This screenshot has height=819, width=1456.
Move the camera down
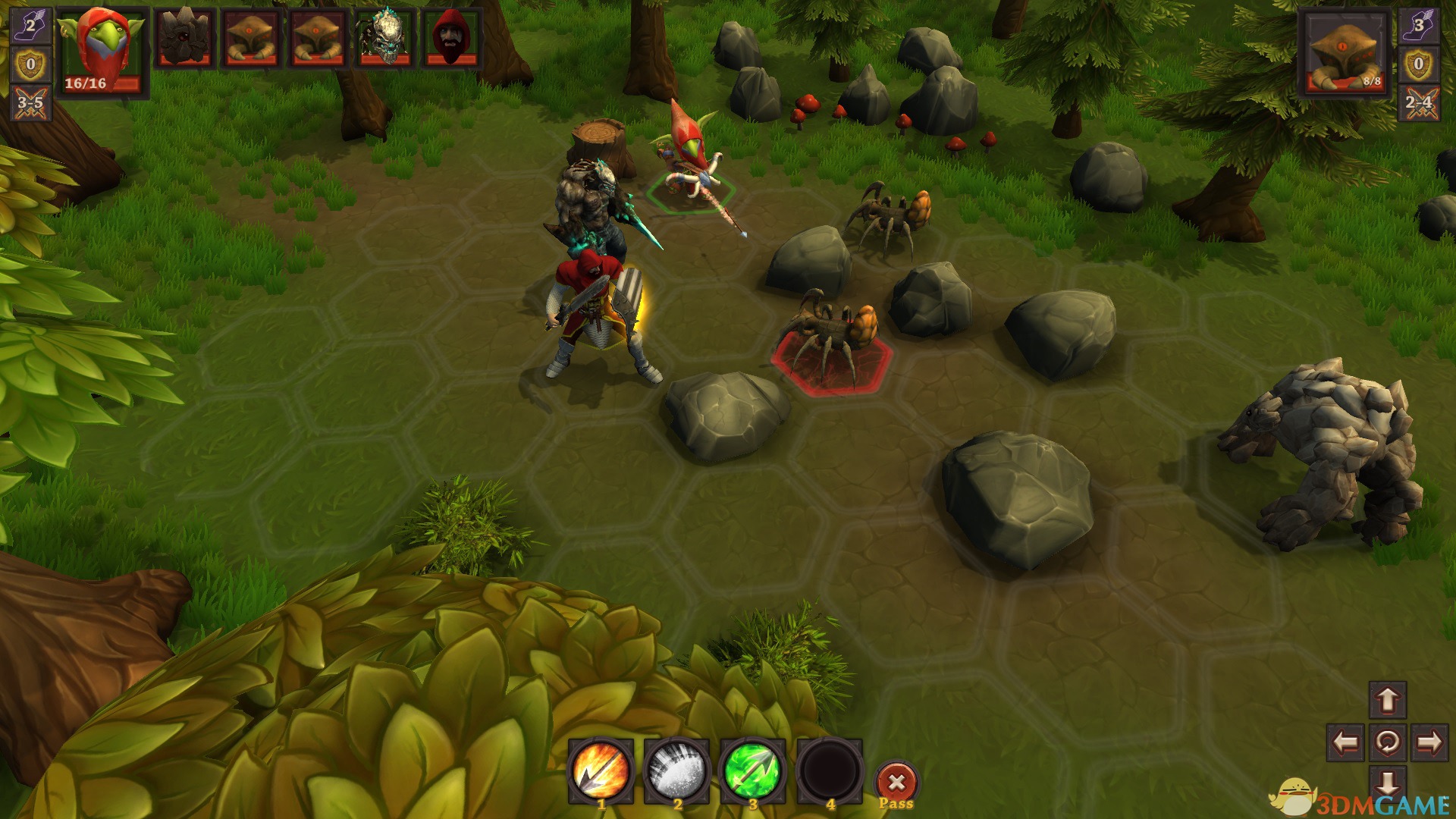point(1388,783)
